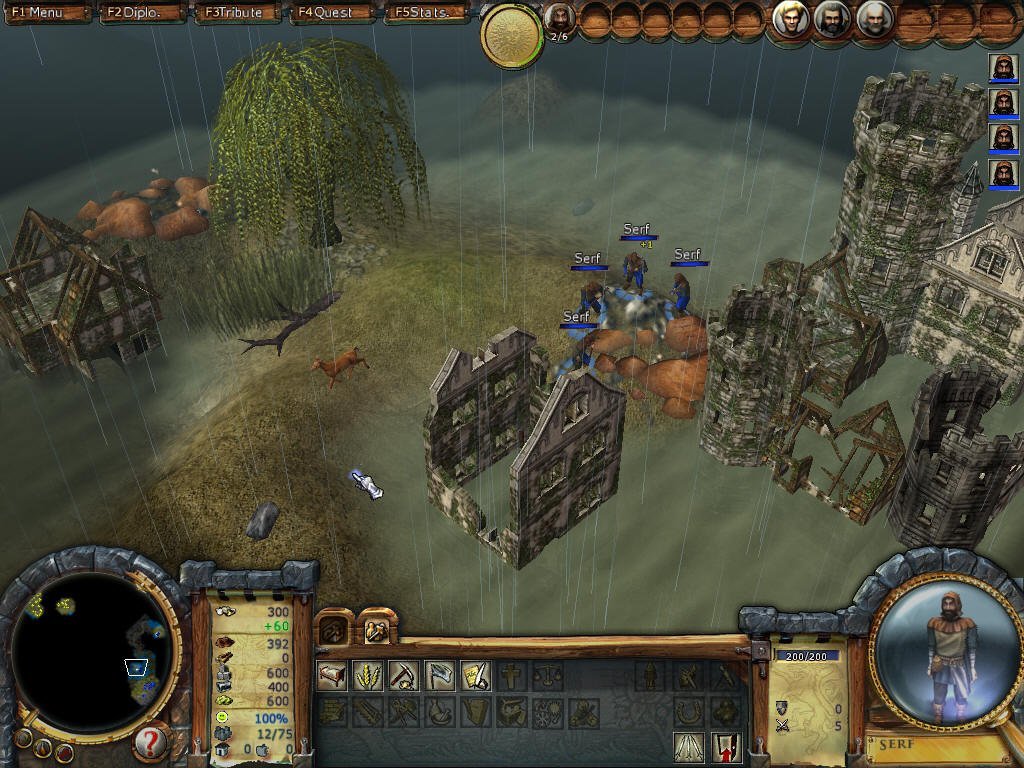Activate the crossed swords command button
Screen dimensions: 1024x768
pyautogui.click(x=688, y=746)
